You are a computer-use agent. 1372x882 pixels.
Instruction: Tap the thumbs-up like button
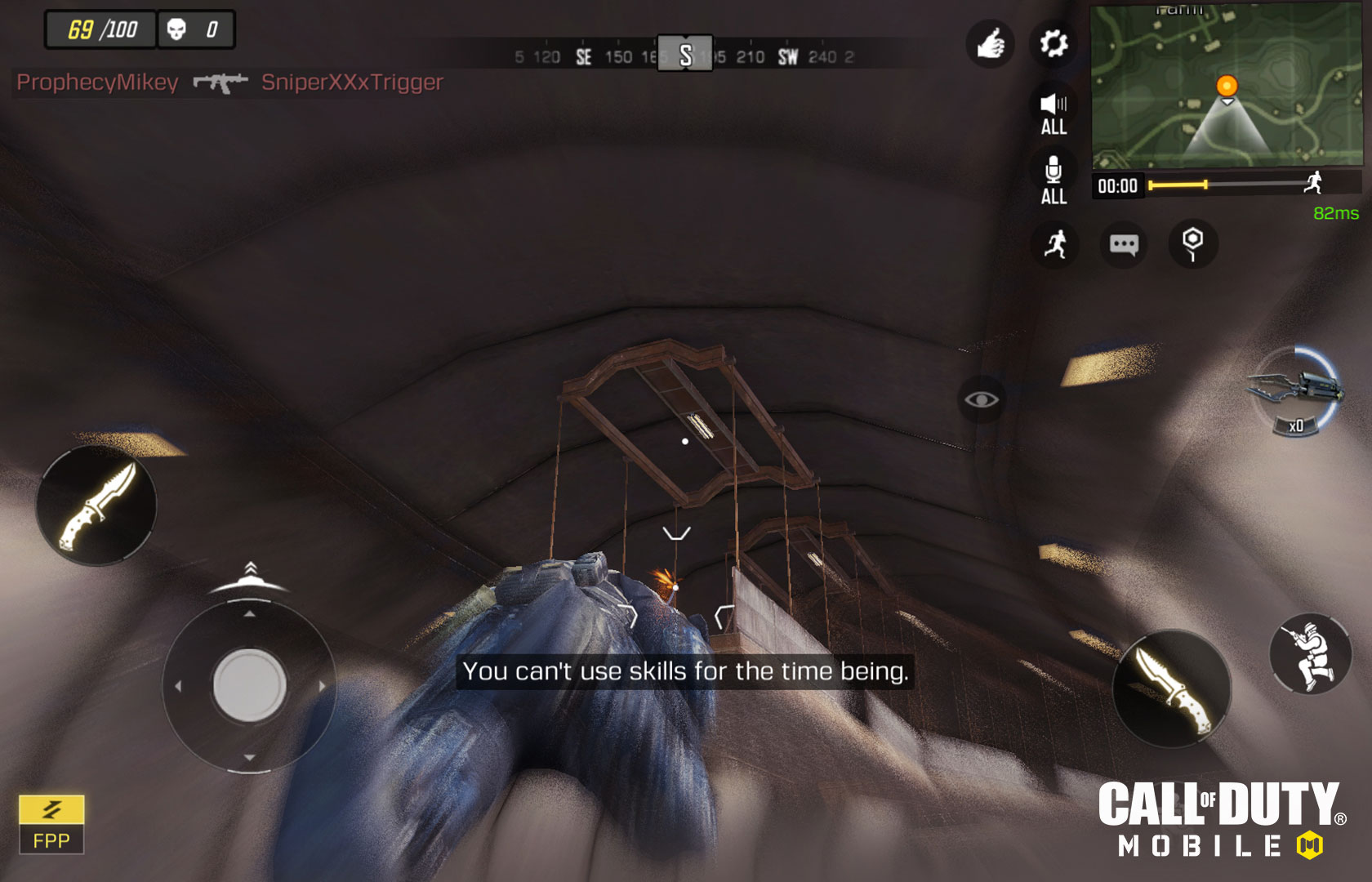click(990, 42)
